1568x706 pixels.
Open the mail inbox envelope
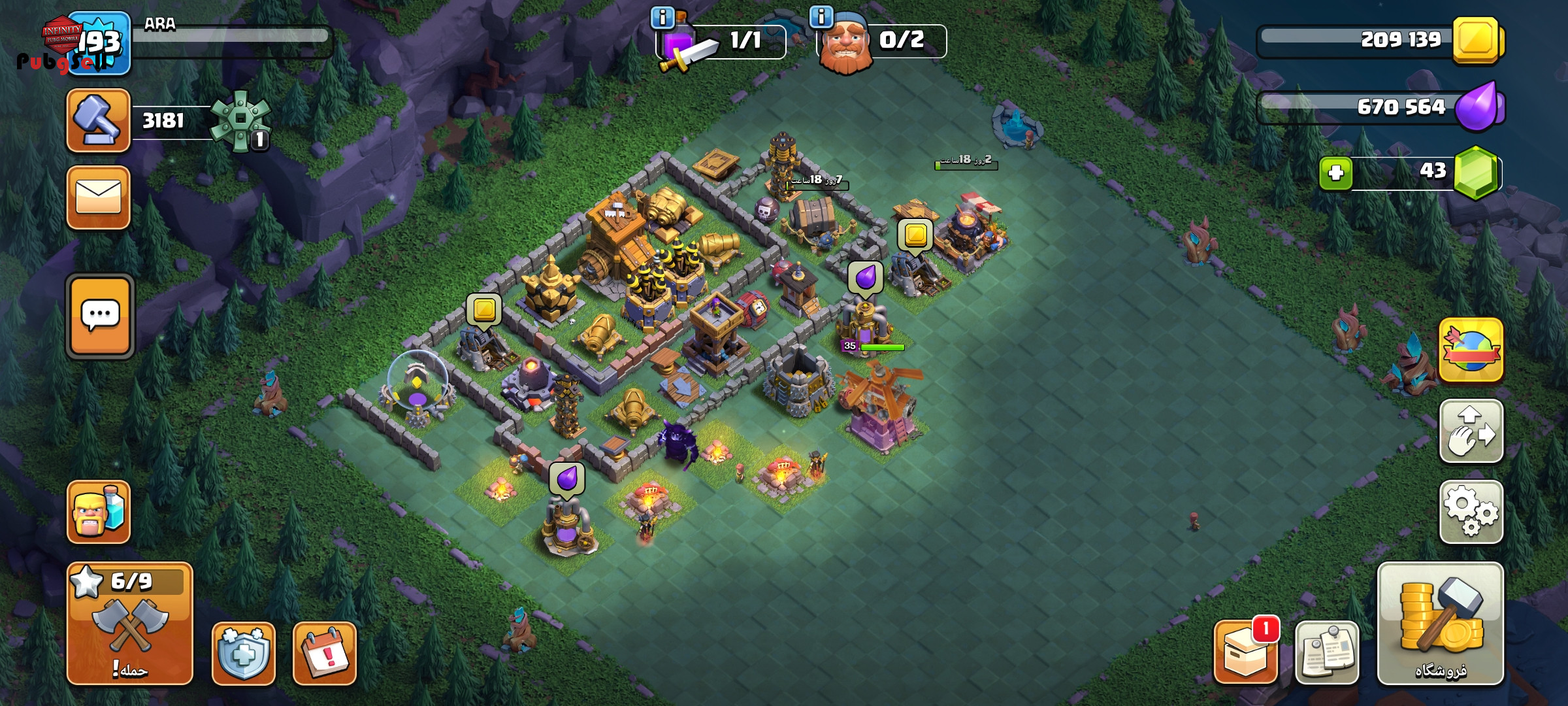tap(98, 197)
